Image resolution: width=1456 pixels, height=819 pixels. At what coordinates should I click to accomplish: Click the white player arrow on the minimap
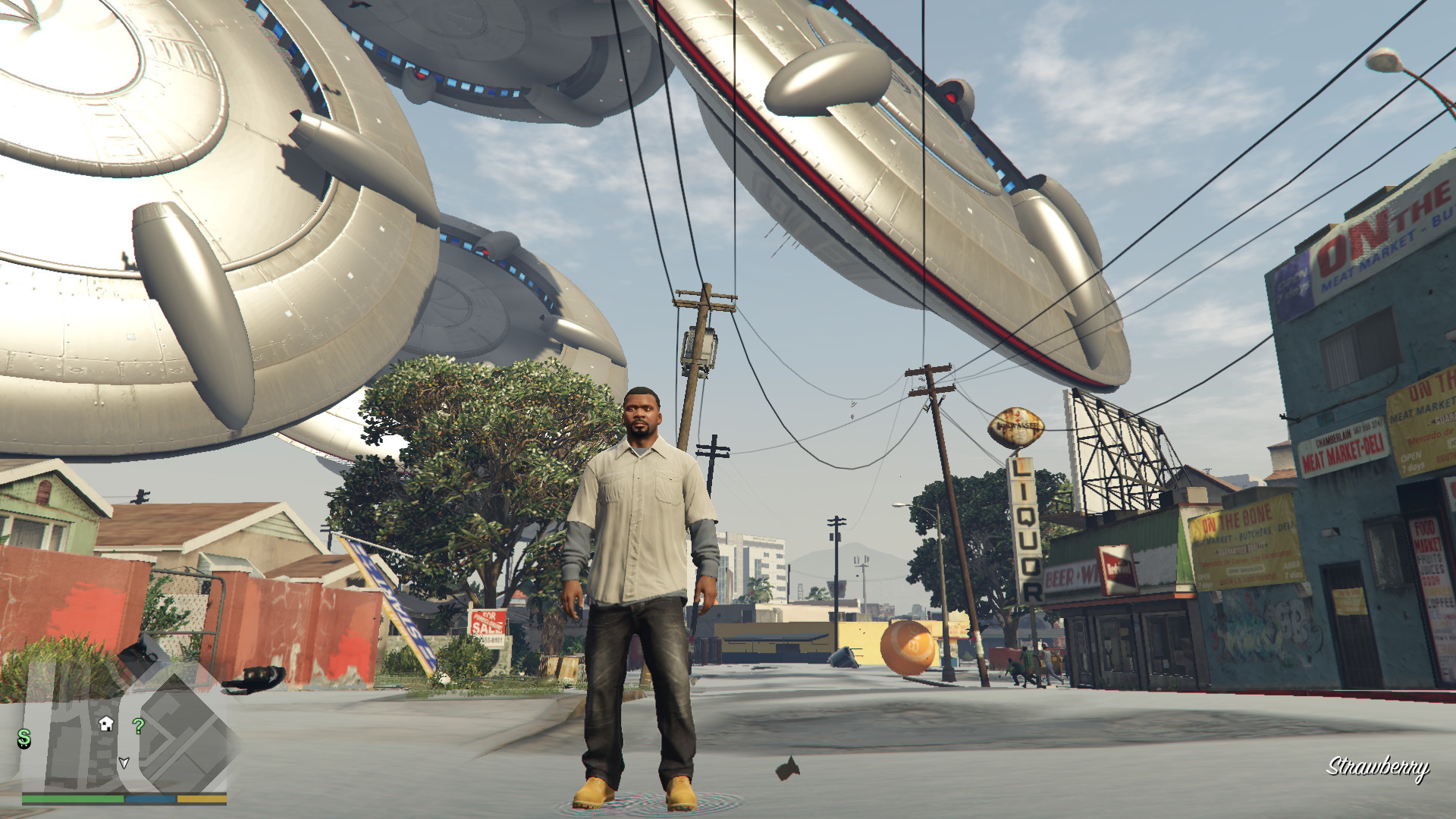click(x=124, y=764)
